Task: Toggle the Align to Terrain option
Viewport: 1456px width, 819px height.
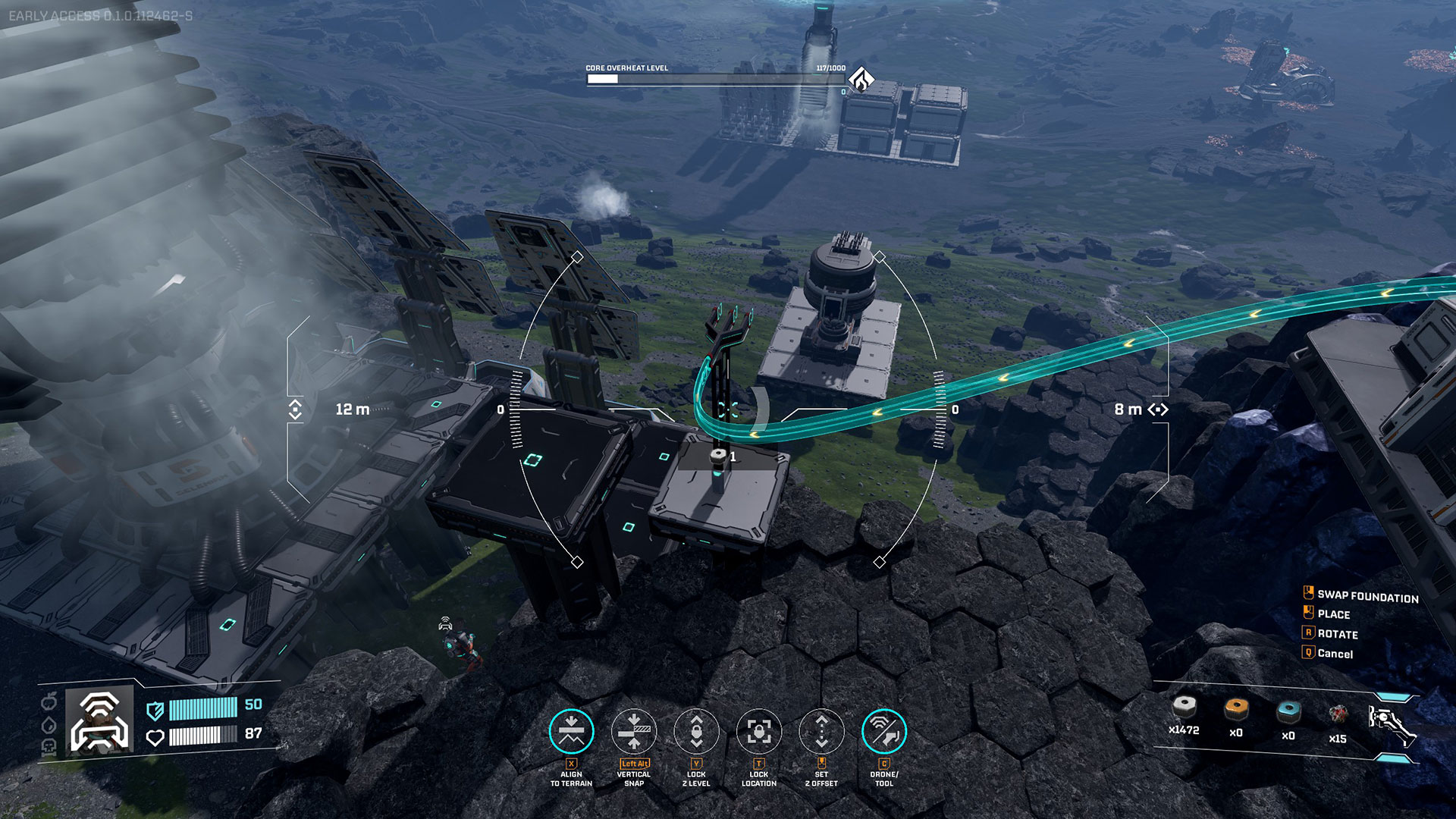Action: [x=571, y=731]
